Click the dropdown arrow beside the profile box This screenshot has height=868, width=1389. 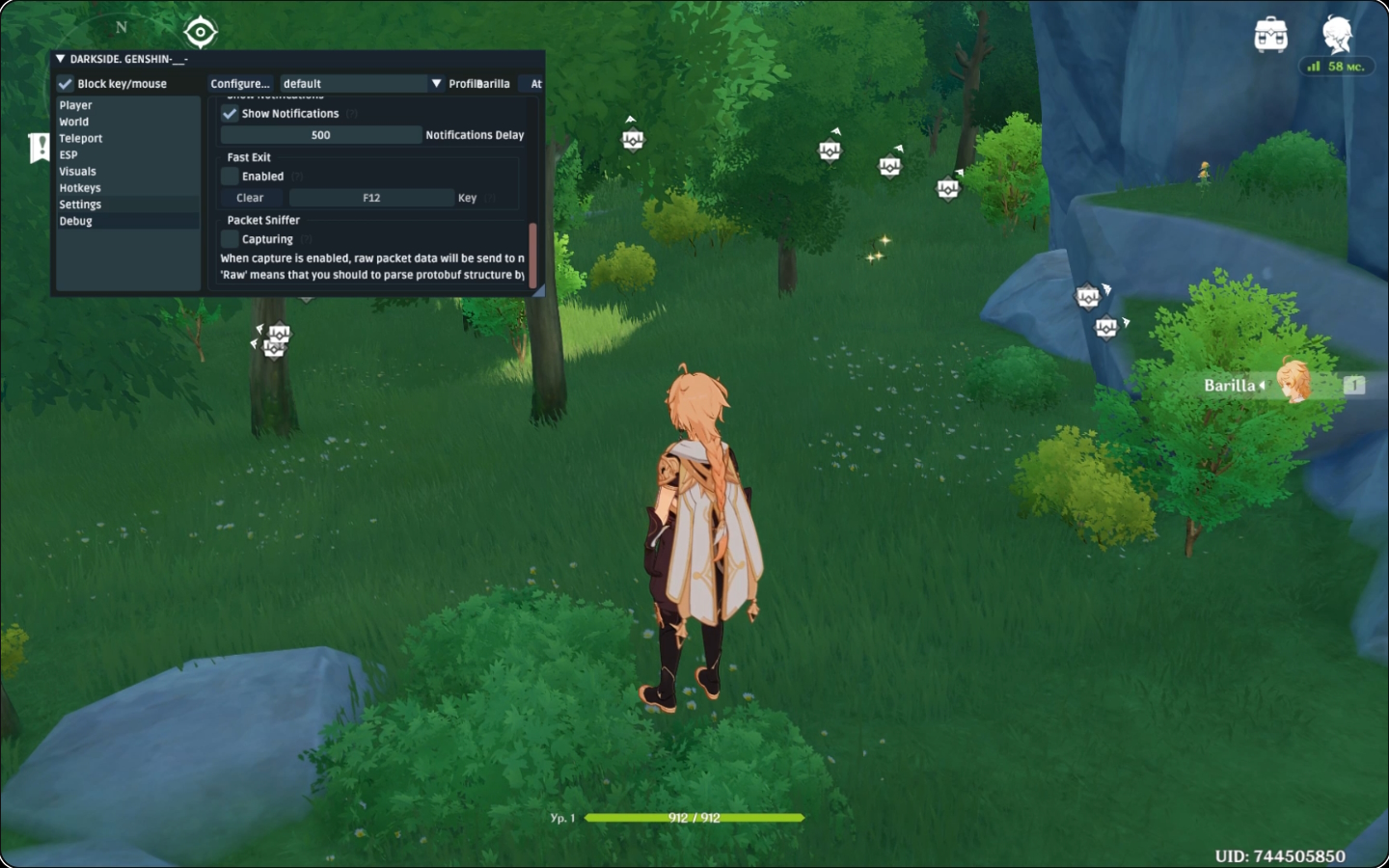point(438,83)
